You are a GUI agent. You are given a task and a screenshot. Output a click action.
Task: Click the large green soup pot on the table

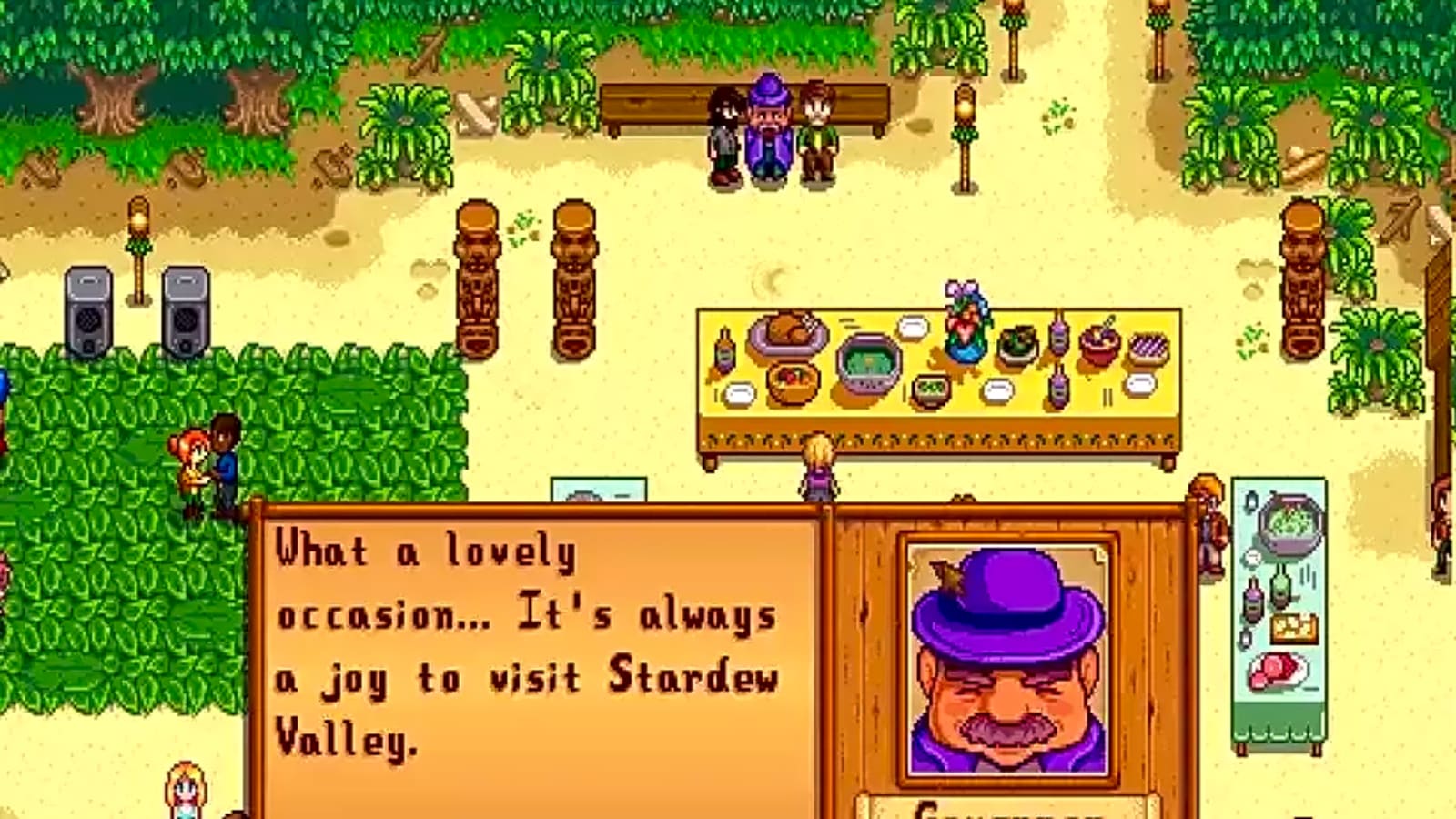click(x=867, y=364)
